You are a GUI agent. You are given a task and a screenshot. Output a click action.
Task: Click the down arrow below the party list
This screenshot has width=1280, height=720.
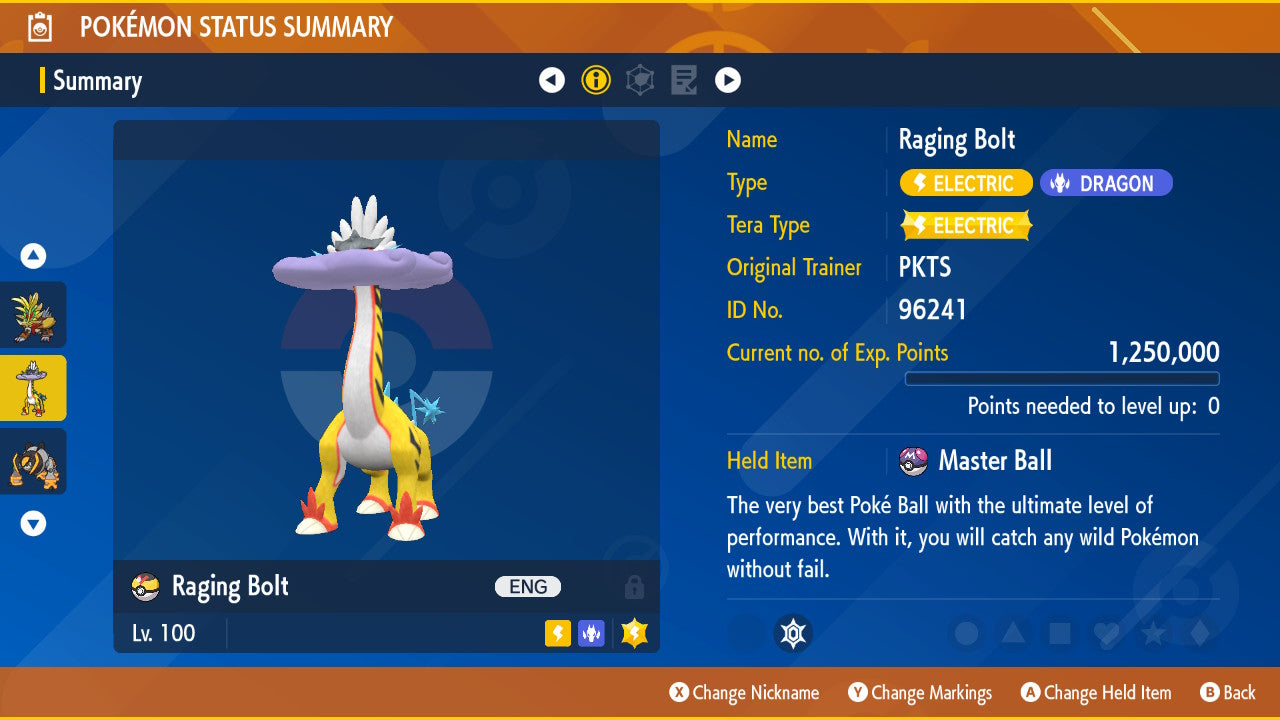pos(32,523)
